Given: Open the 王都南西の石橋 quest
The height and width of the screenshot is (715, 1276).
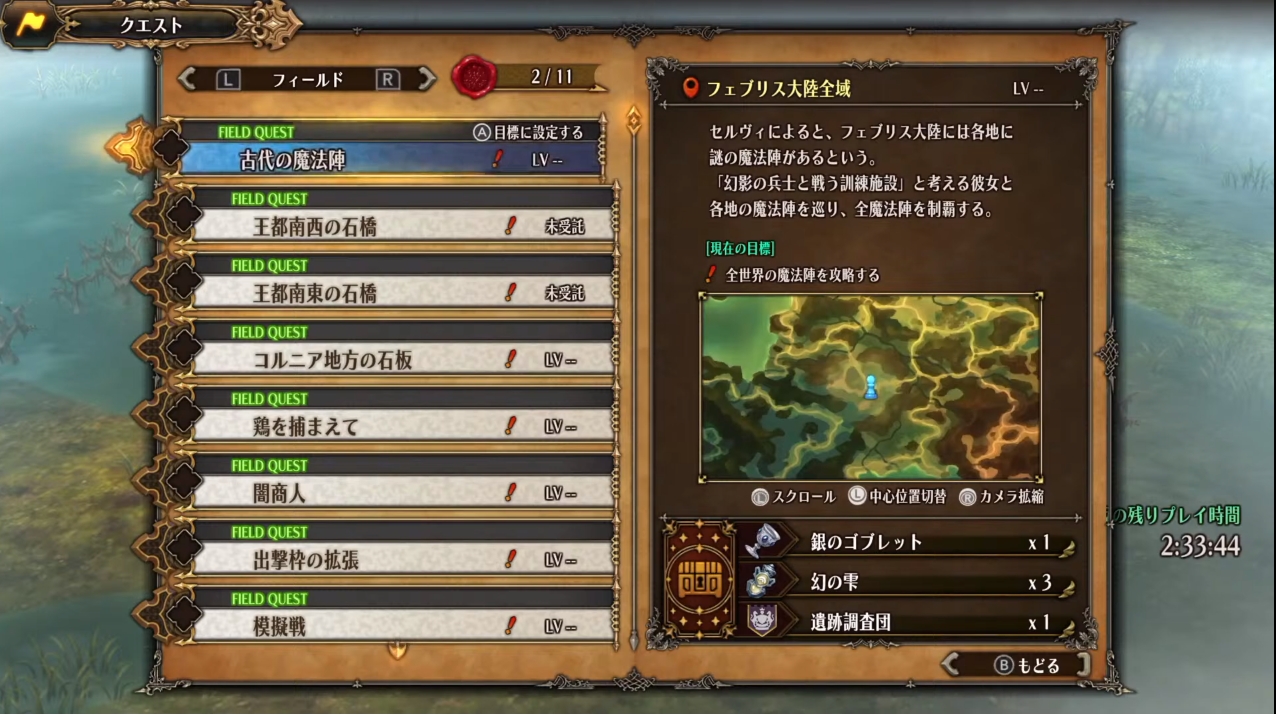Looking at the screenshot, I should coord(400,226).
